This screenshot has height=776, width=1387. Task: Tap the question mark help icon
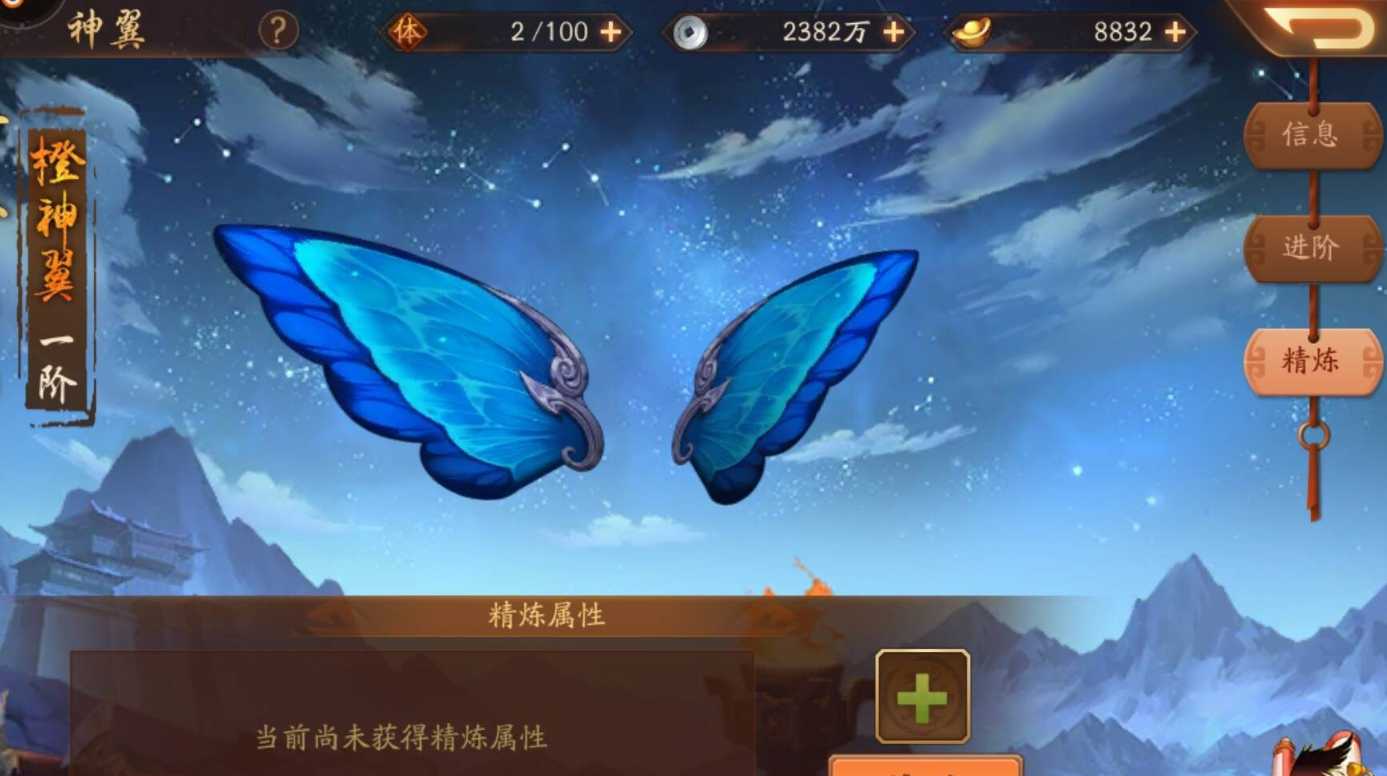pos(276,31)
